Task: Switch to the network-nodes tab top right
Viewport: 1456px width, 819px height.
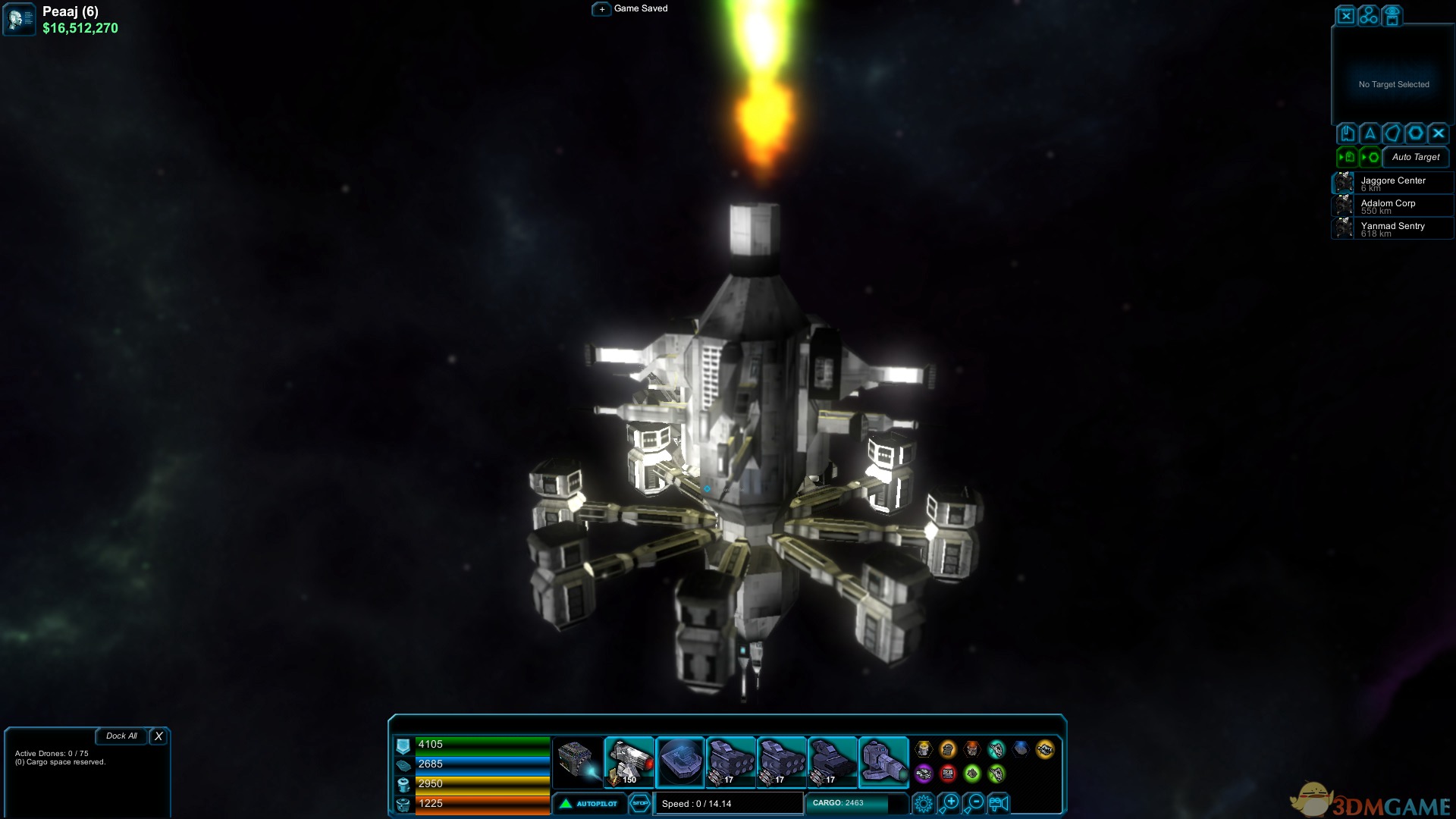Action: pos(1368,15)
